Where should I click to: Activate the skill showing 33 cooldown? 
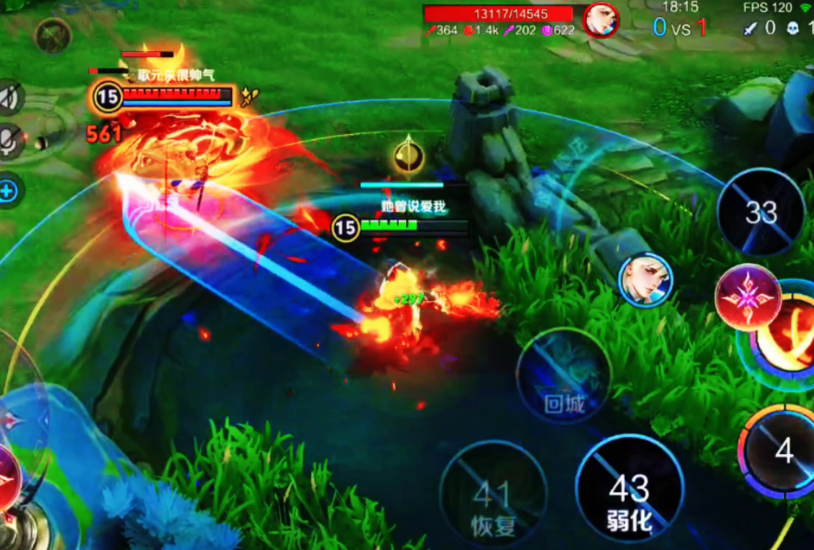click(761, 212)
